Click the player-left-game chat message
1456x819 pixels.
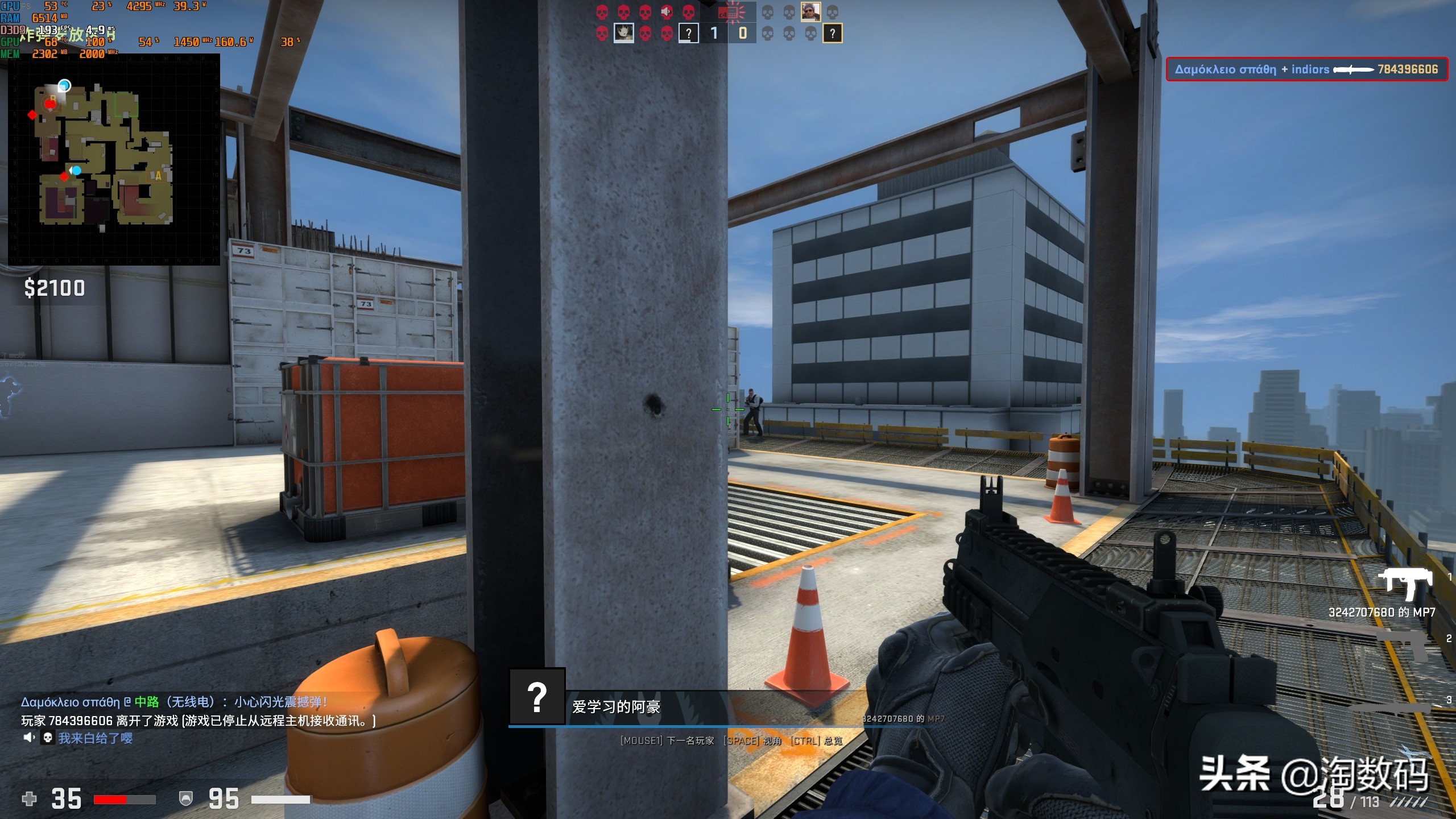coord(198,721)
